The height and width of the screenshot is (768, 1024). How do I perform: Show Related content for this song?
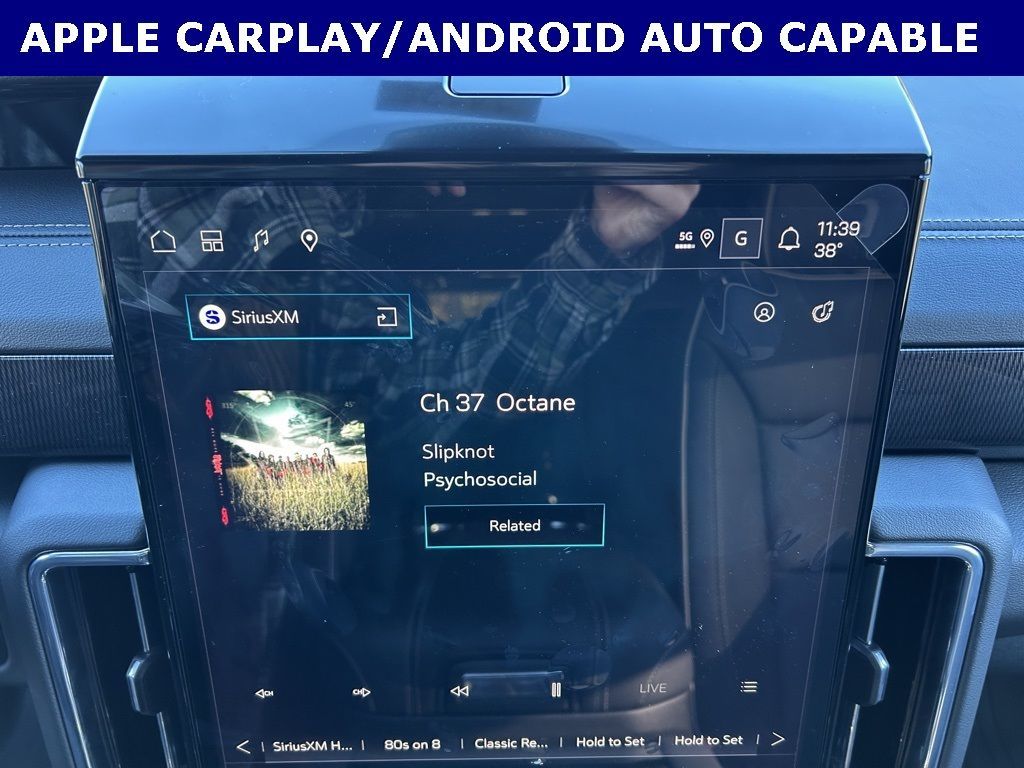514,525
